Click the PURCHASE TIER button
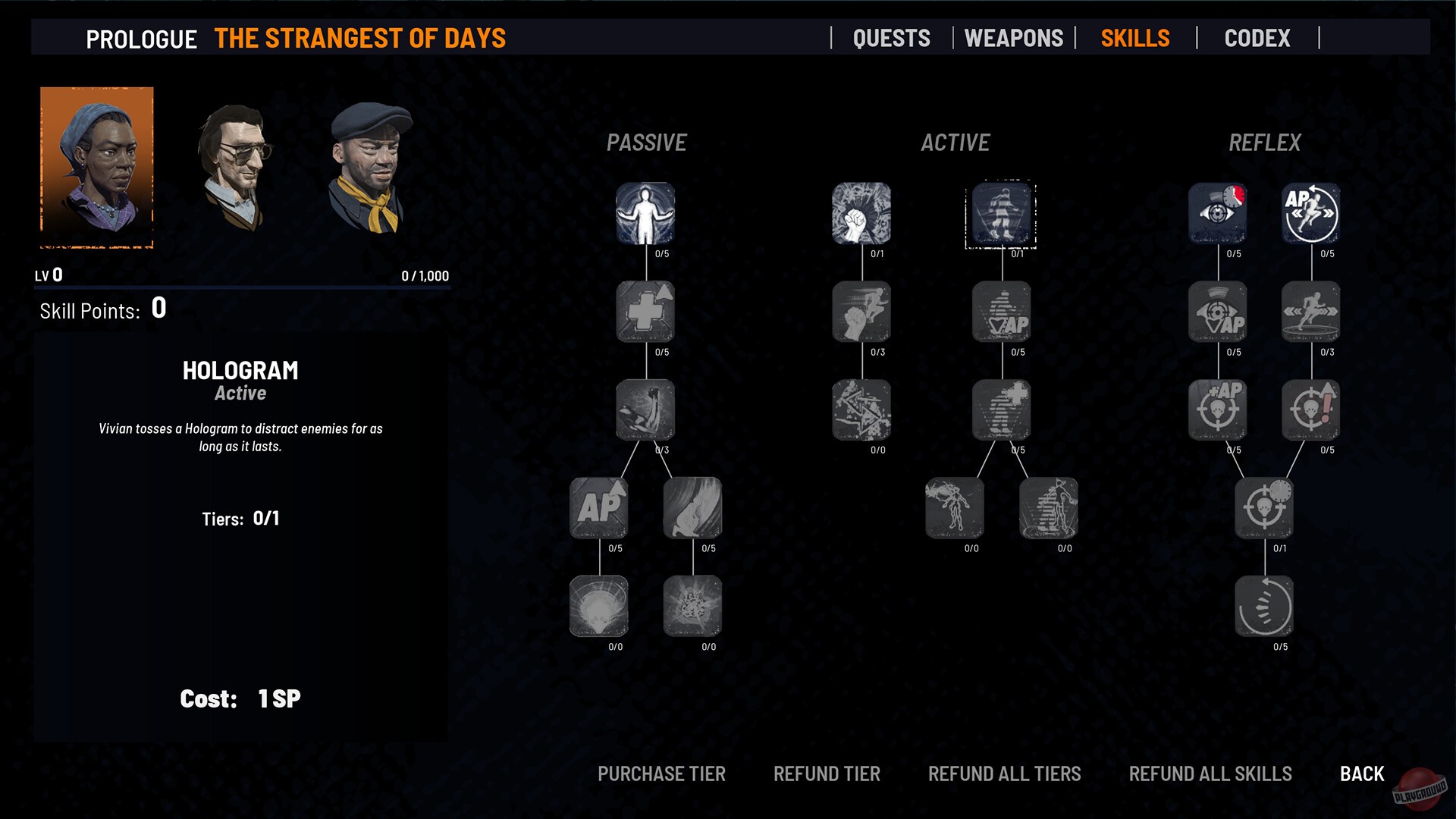The image size is (1456, 819). [x=661, y=773]
